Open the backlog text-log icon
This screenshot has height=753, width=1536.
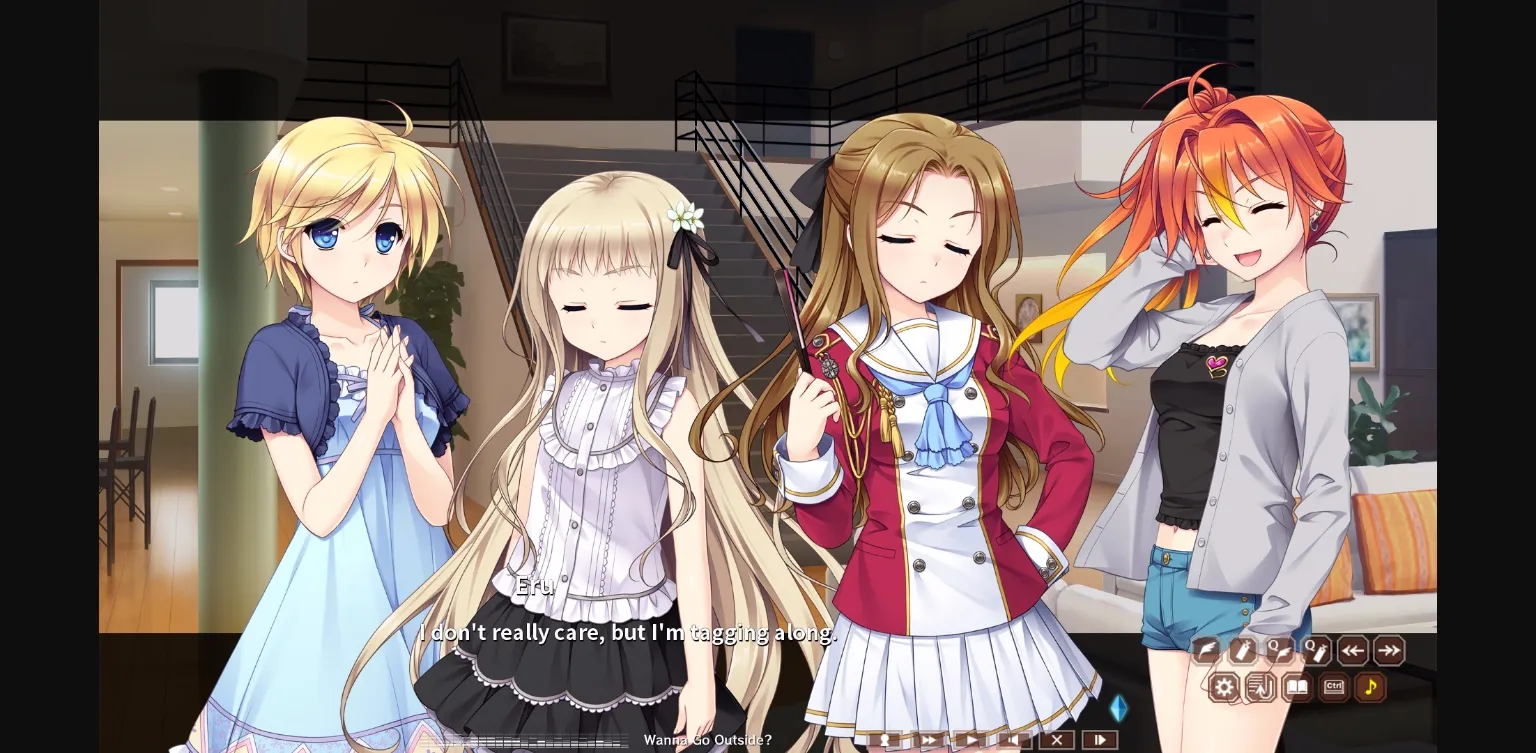[x=1260, y=686]
